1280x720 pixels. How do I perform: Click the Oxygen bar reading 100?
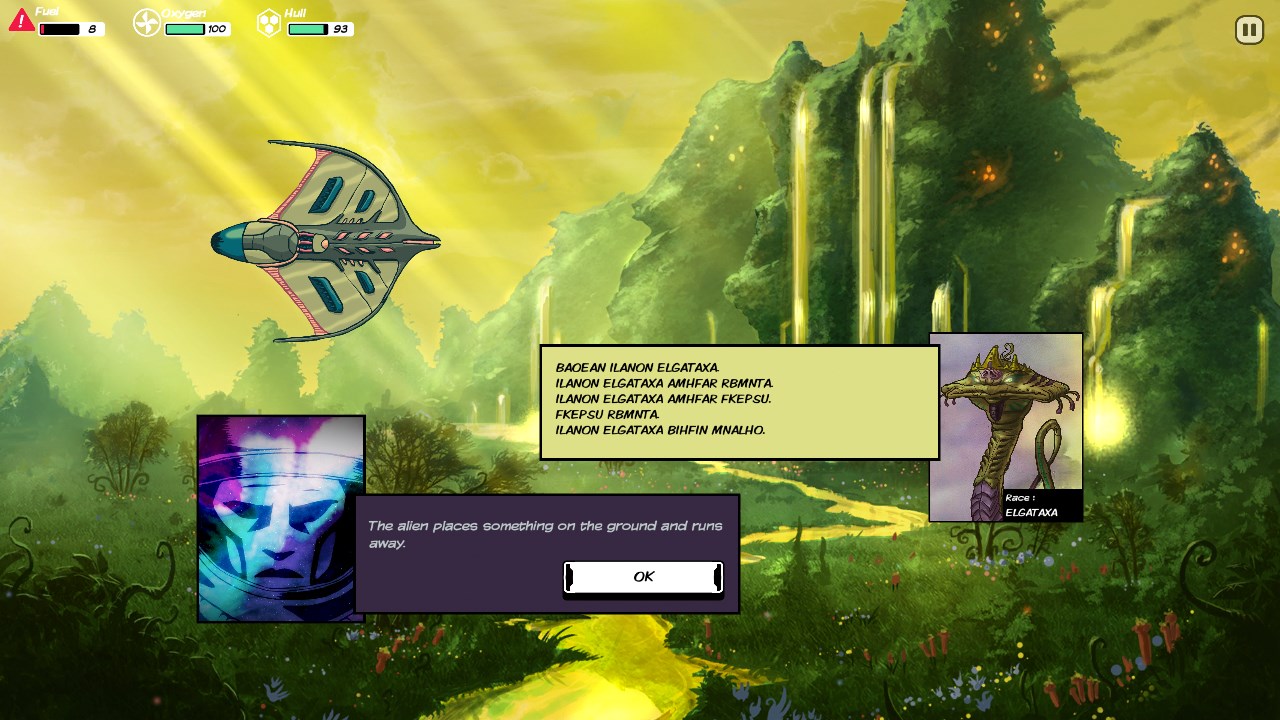[196, 29]
